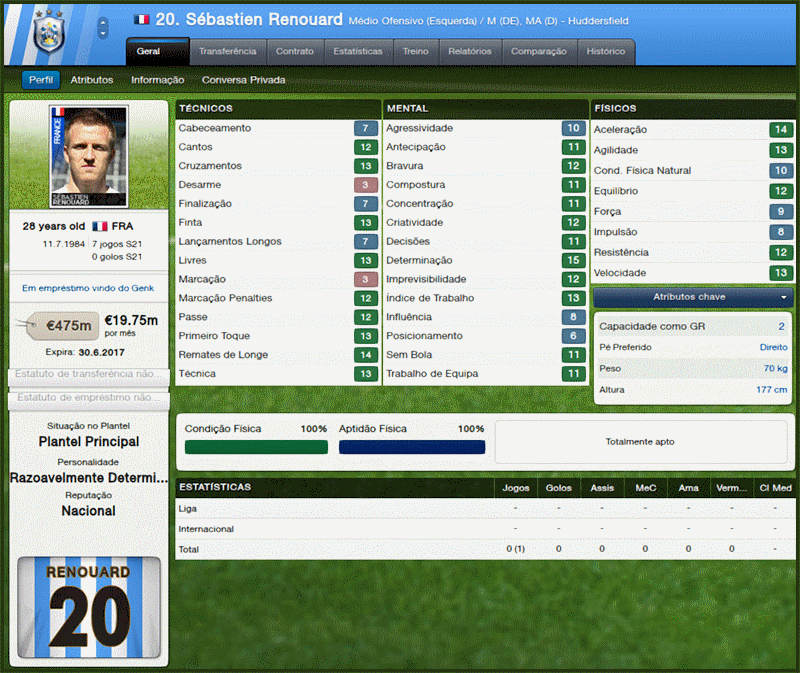Click the player navigation arrows beside crest
The width and height of the screenshot is (800, 673).
click(102, 30)
